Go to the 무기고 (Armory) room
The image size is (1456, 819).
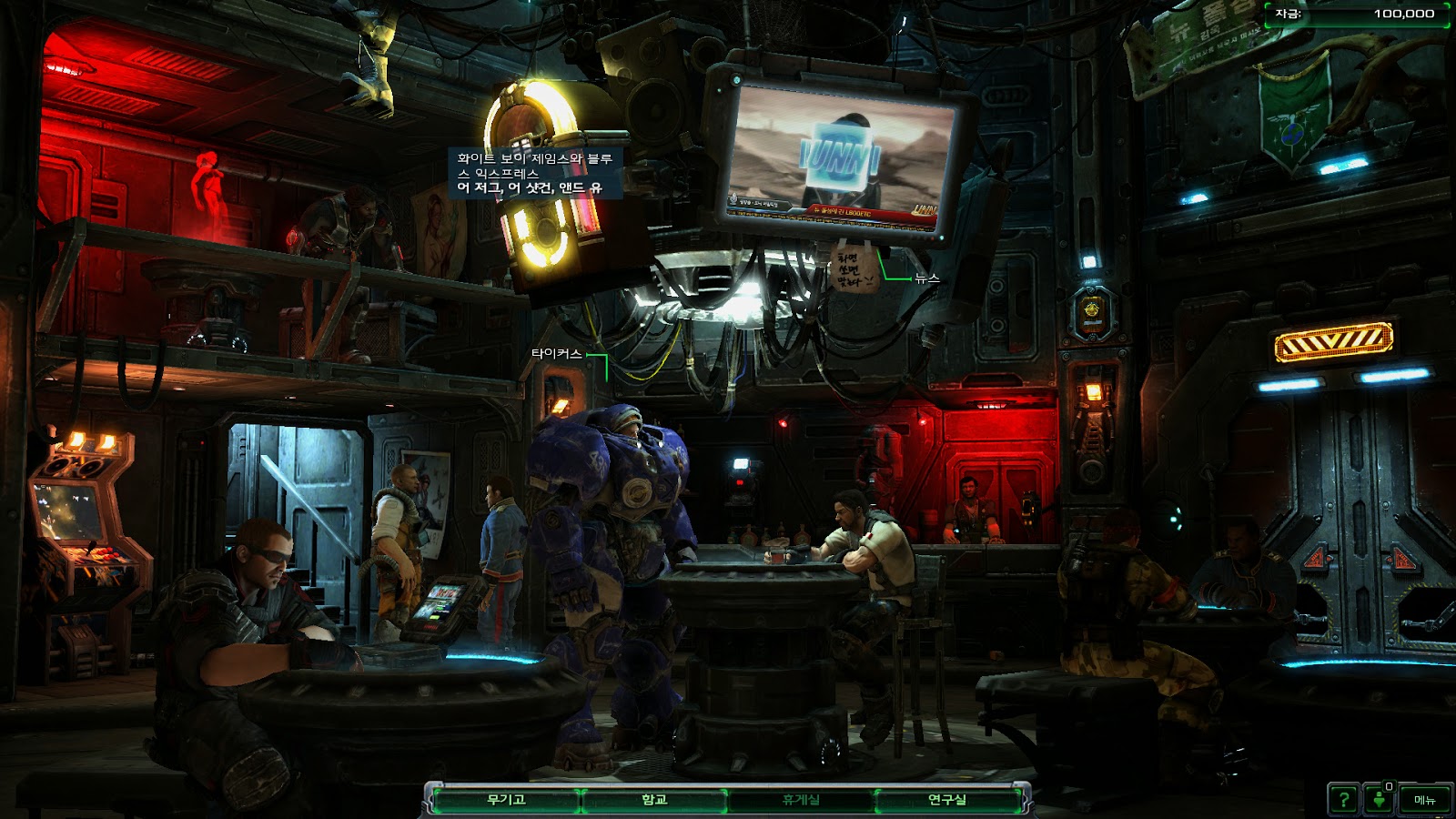[506, 800]
